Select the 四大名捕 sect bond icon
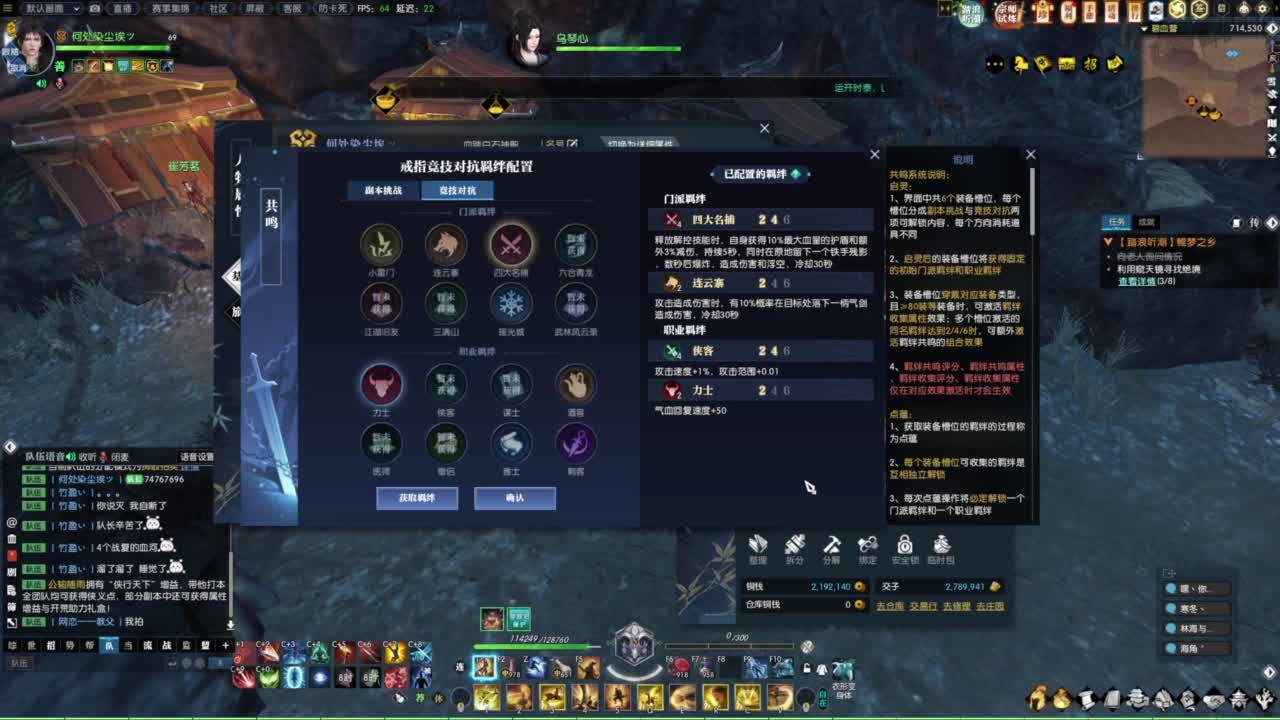 pyautogui.click(x=510, y=246)
